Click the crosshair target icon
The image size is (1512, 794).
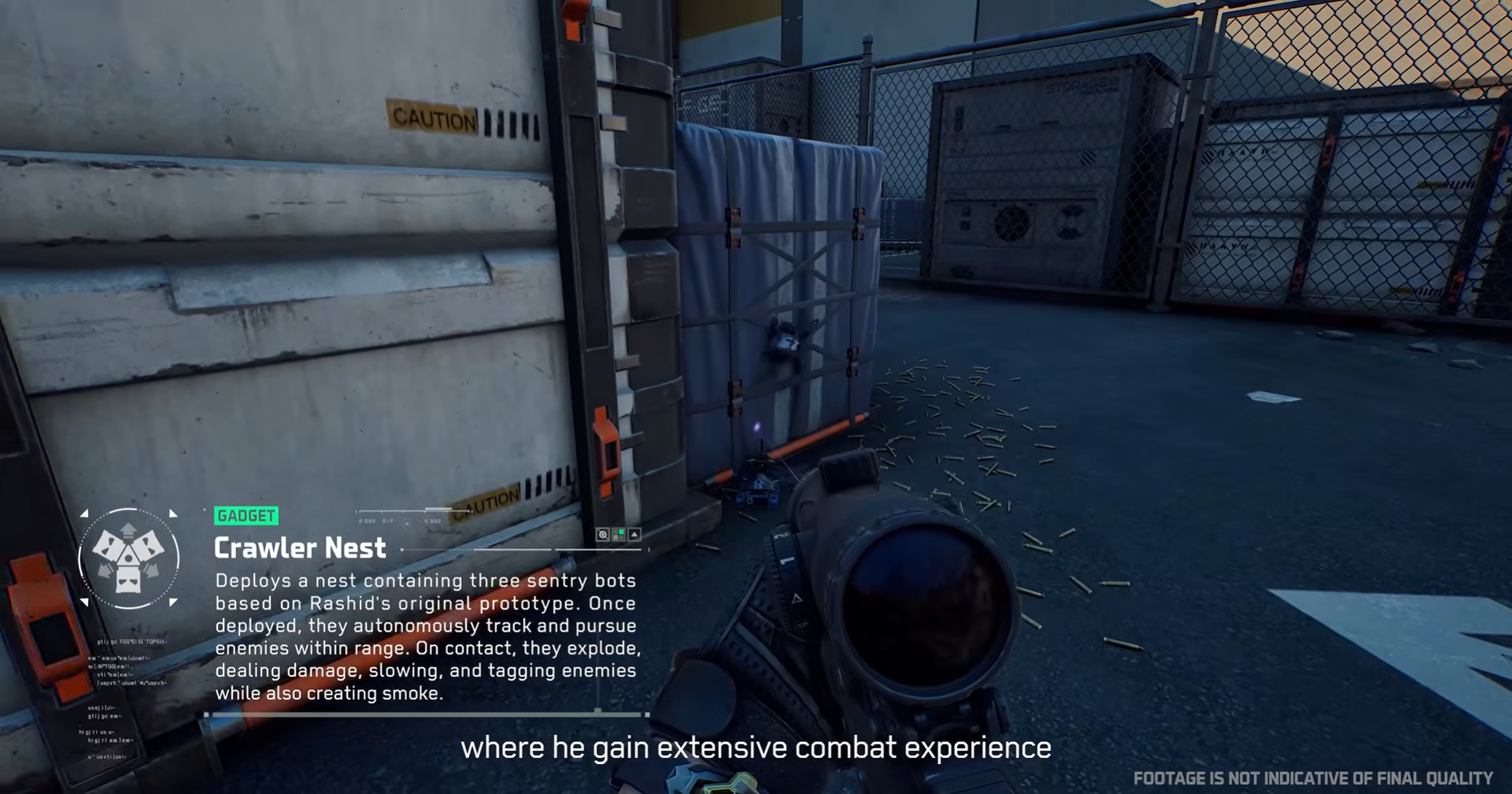pos(602,535)
